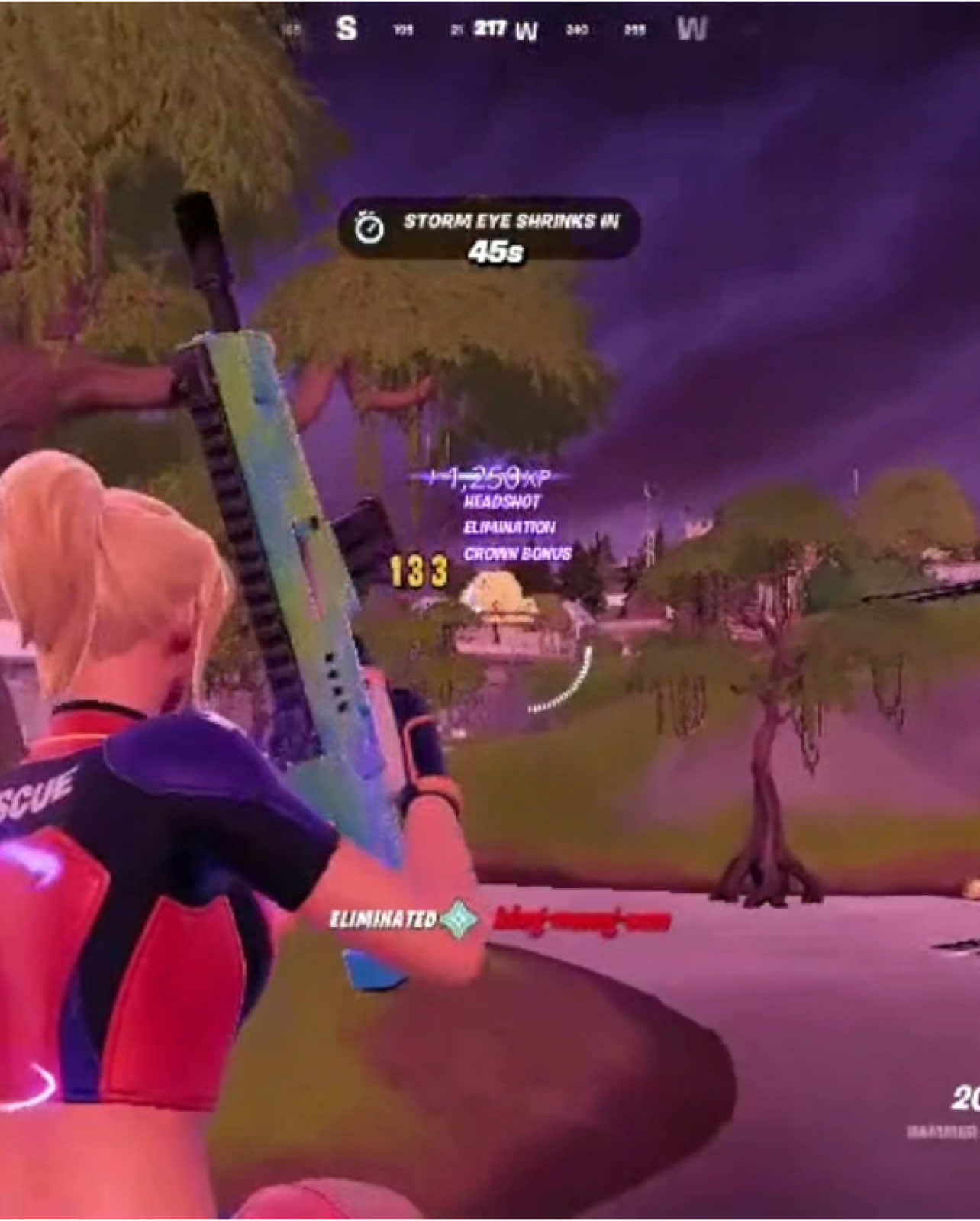Click the W marker left of heading 240

527,27
